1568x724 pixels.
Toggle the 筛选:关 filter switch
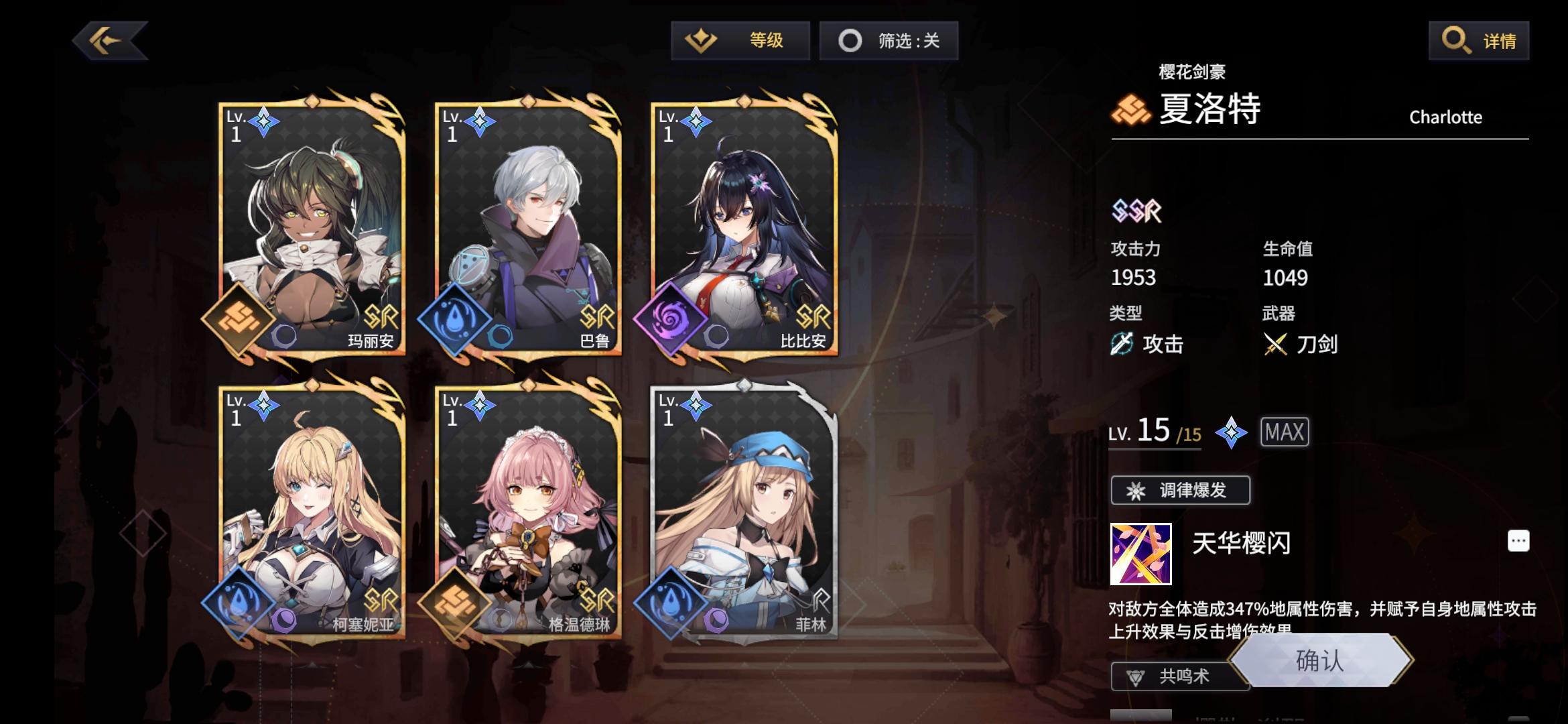click(889, 40)
